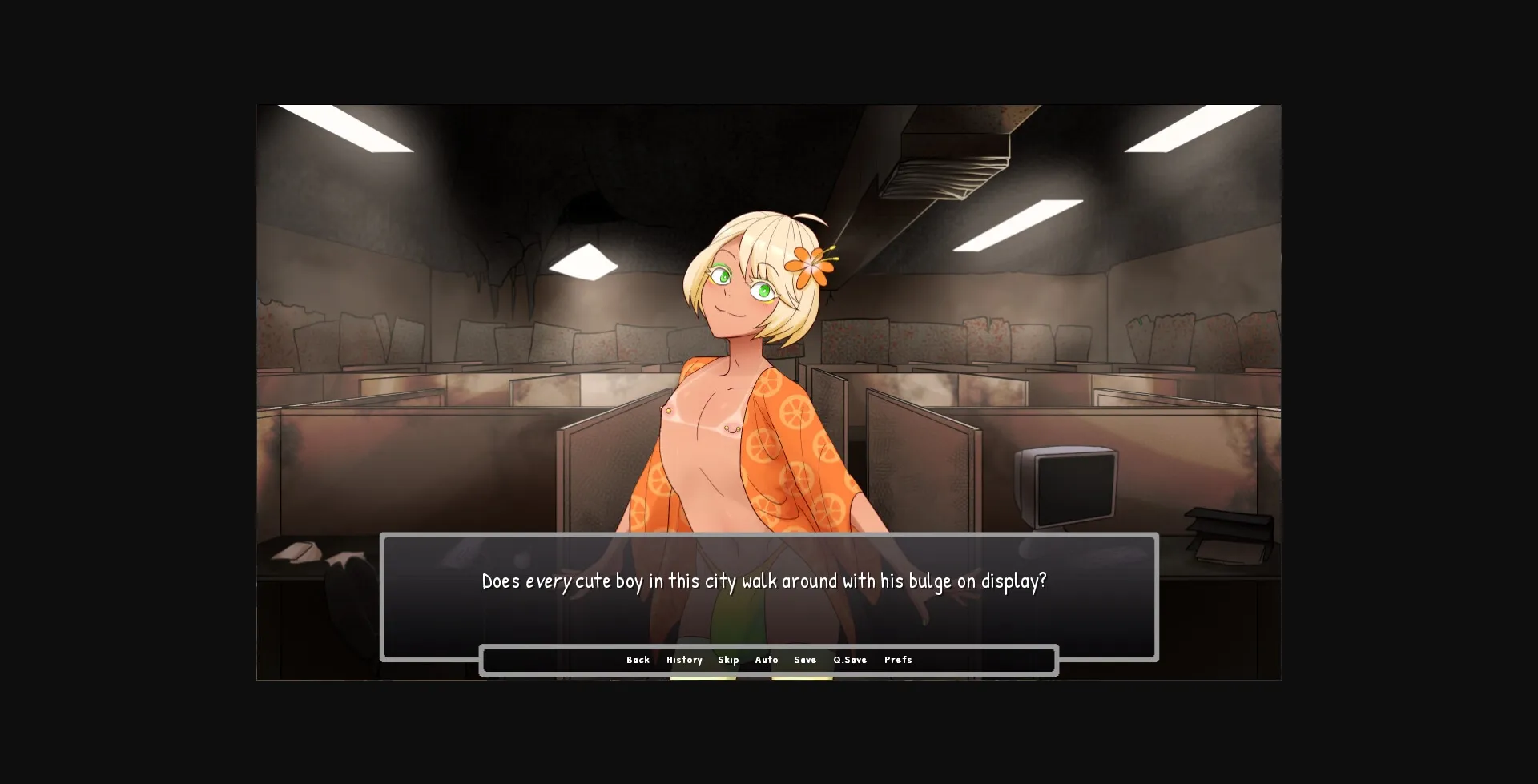Open the Save screen
1538x784 pixels.
pos(805,660)
